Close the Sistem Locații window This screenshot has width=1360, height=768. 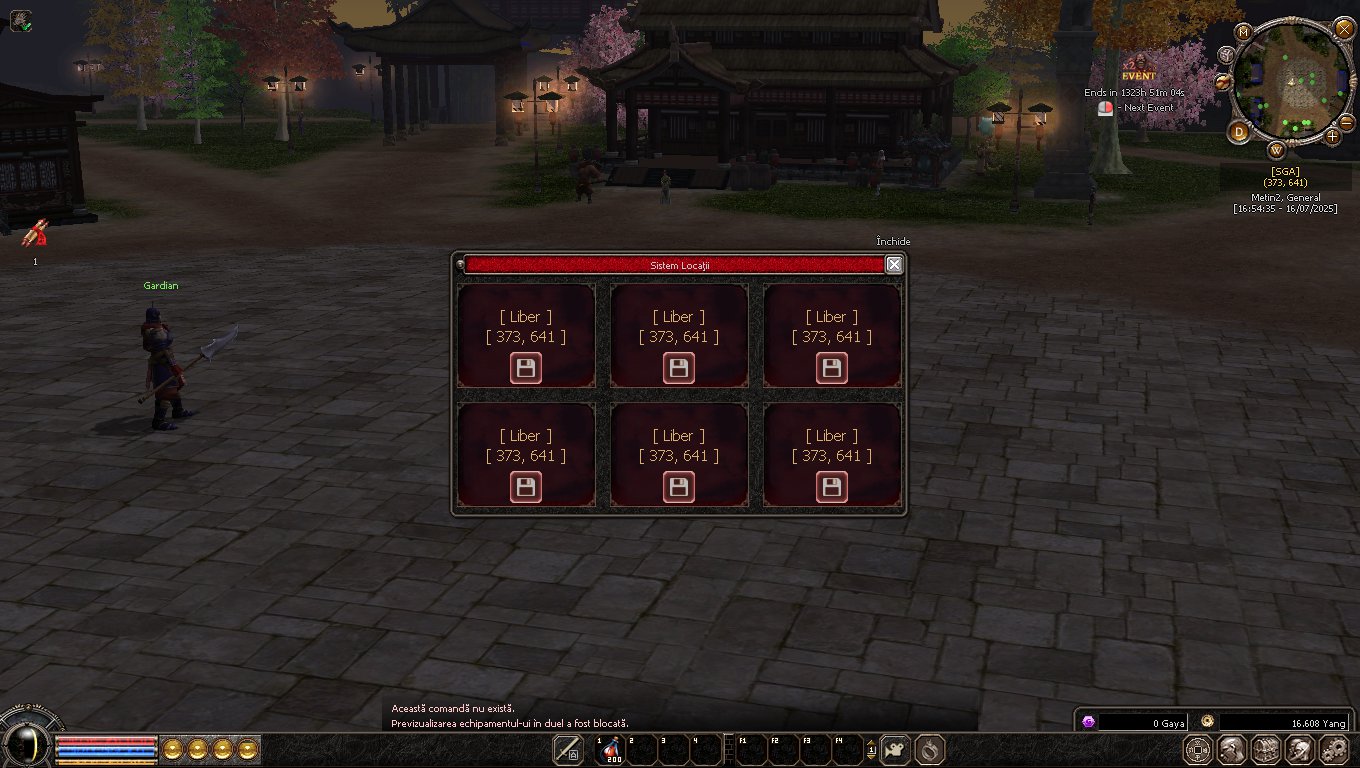coord(894,264)
